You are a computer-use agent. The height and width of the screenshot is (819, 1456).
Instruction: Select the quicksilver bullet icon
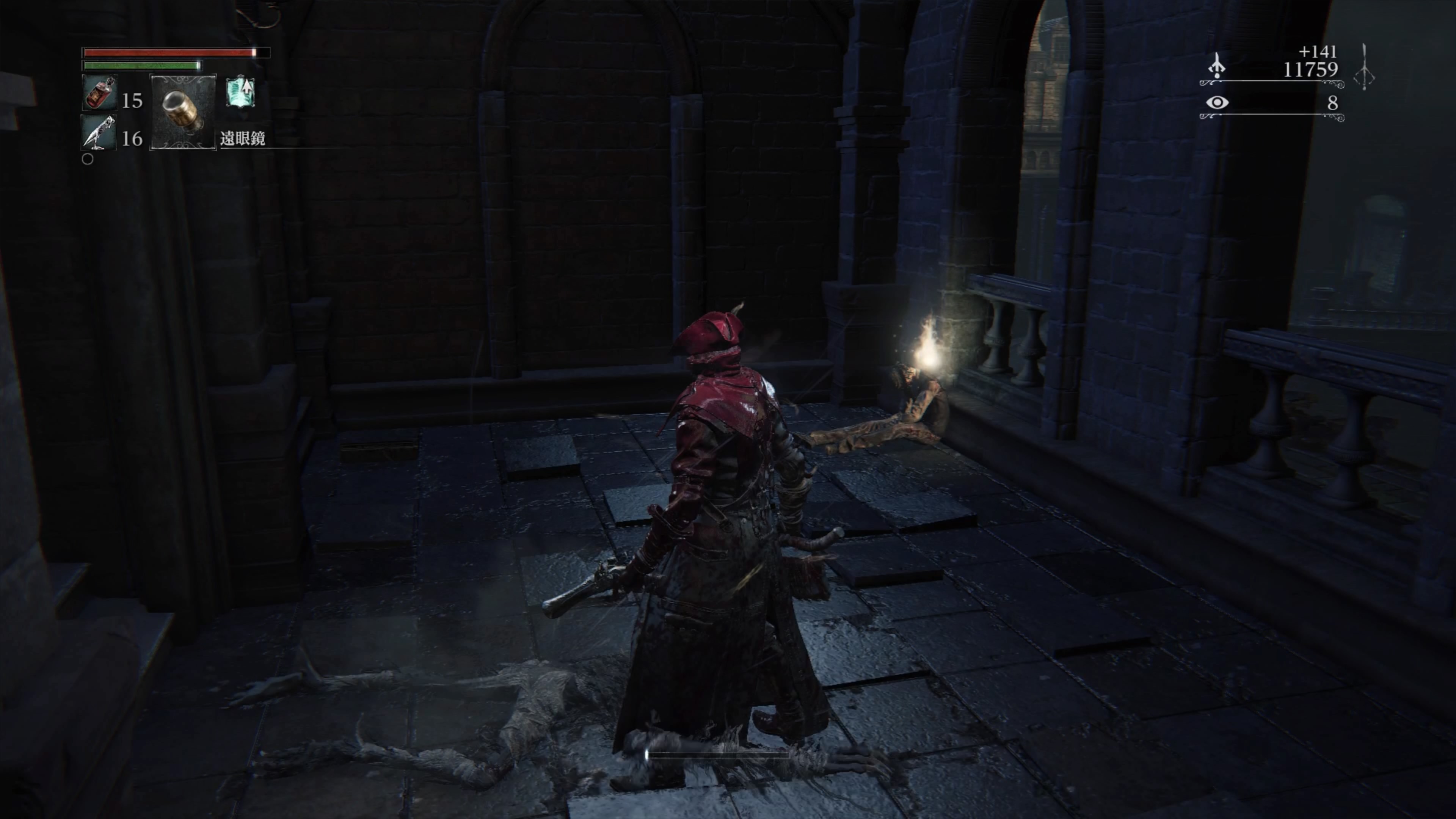click(98, 133)
